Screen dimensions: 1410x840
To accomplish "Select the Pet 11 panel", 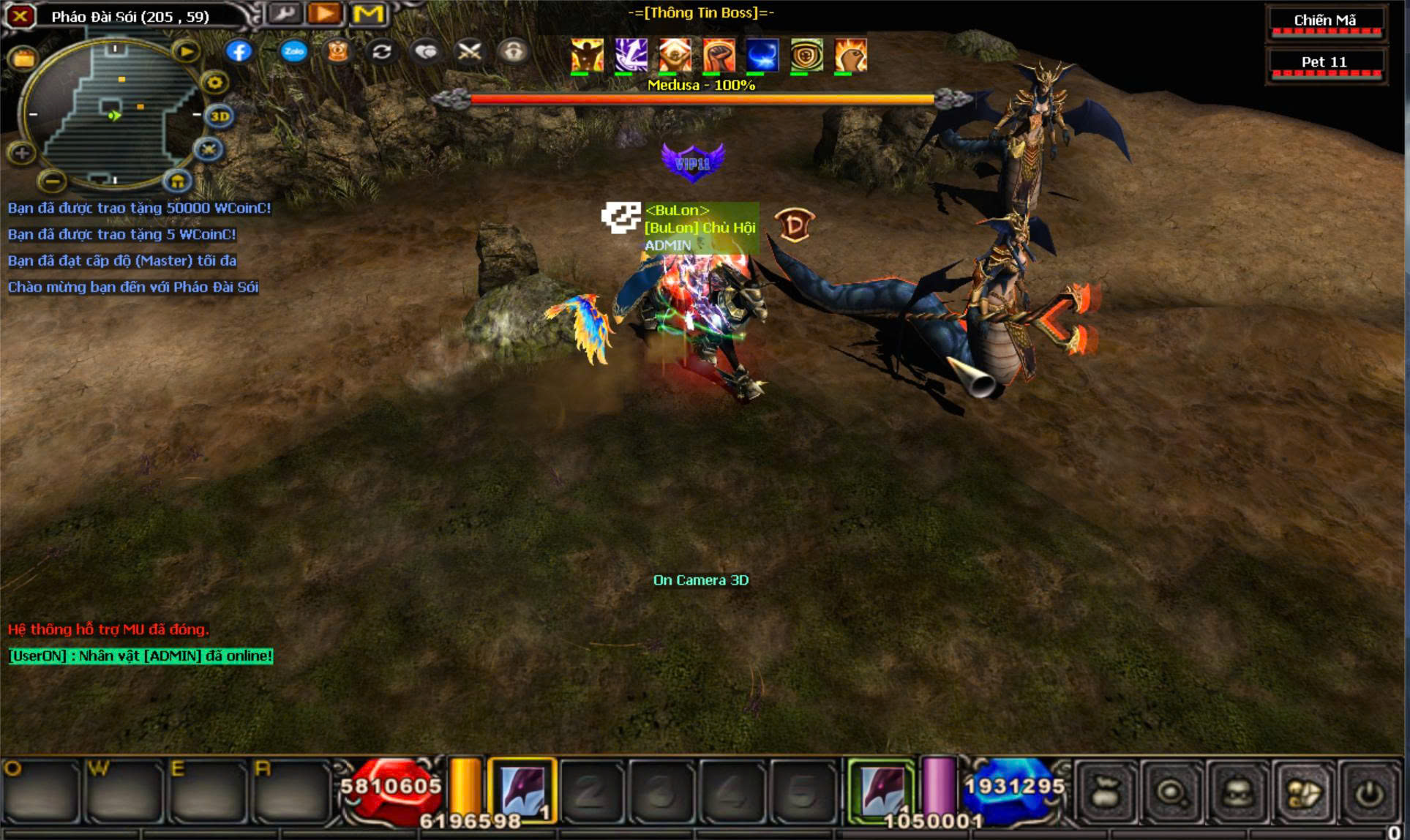I will coord(1324,63).
